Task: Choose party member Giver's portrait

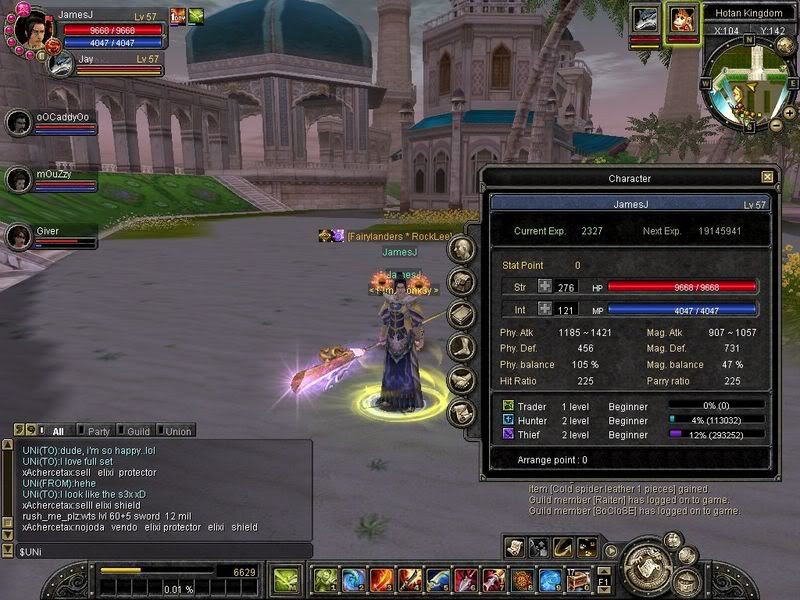Action: pos(18,236)
